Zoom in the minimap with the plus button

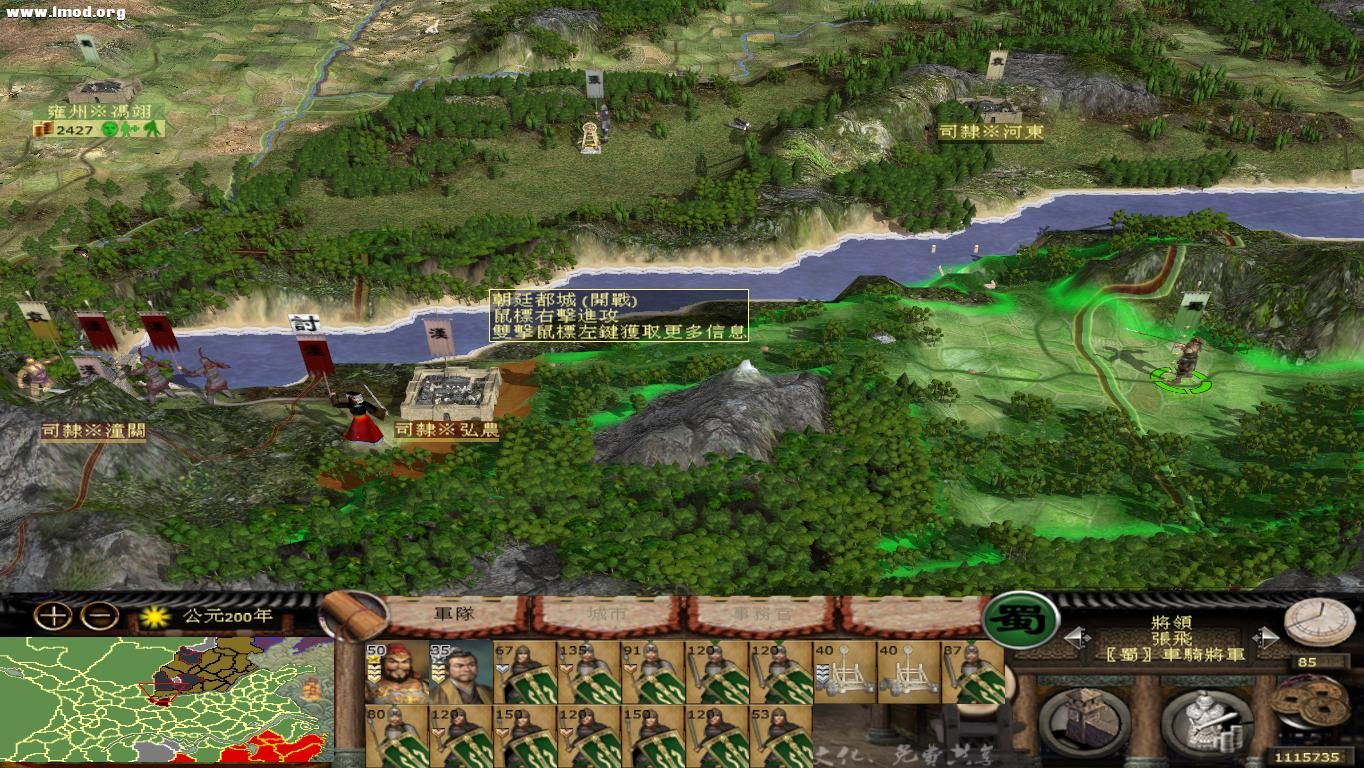53,616
